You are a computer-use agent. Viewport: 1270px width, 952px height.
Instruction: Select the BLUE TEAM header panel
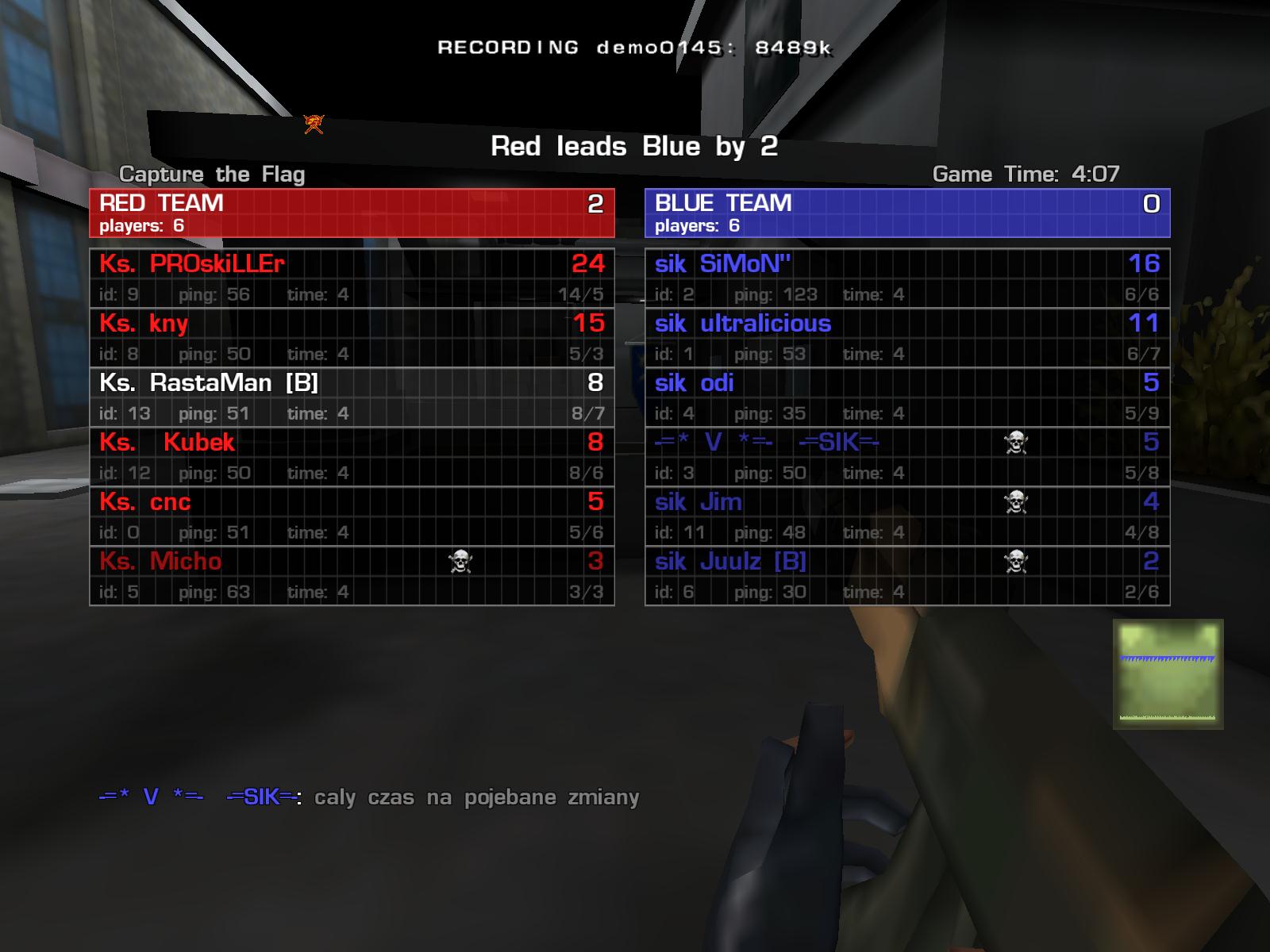[907, 213]
